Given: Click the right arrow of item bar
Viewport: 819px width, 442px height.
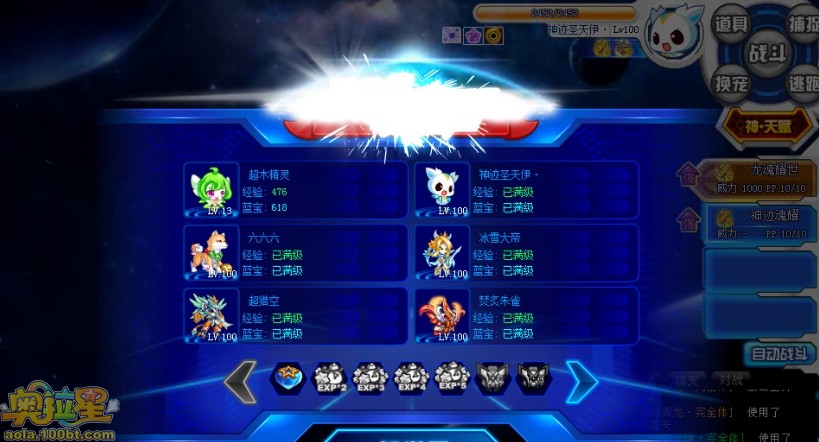Looking at the screenshot, I should tap(581, 381).
